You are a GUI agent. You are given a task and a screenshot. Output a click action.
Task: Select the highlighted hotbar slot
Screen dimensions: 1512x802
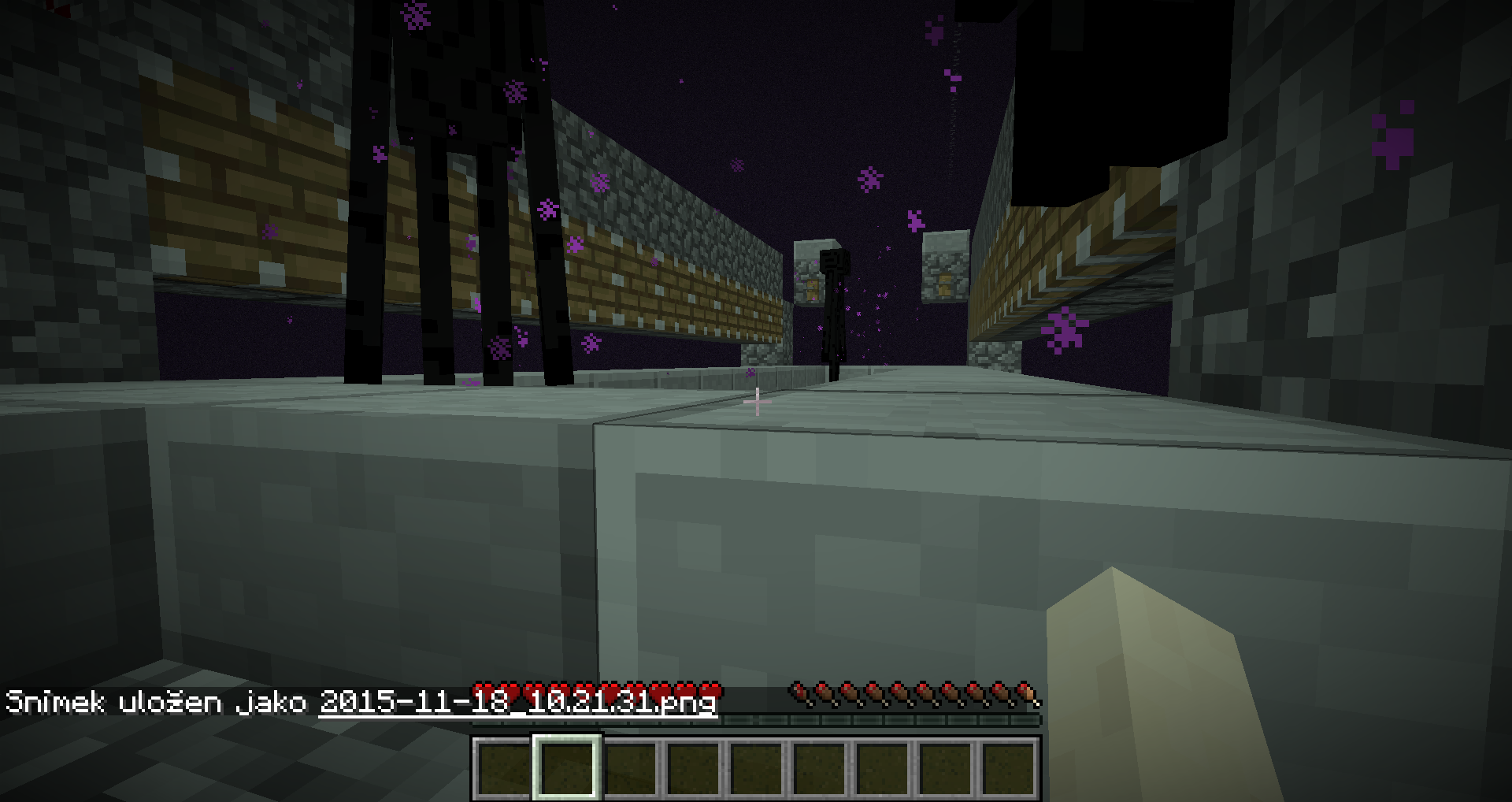point(567,768)
